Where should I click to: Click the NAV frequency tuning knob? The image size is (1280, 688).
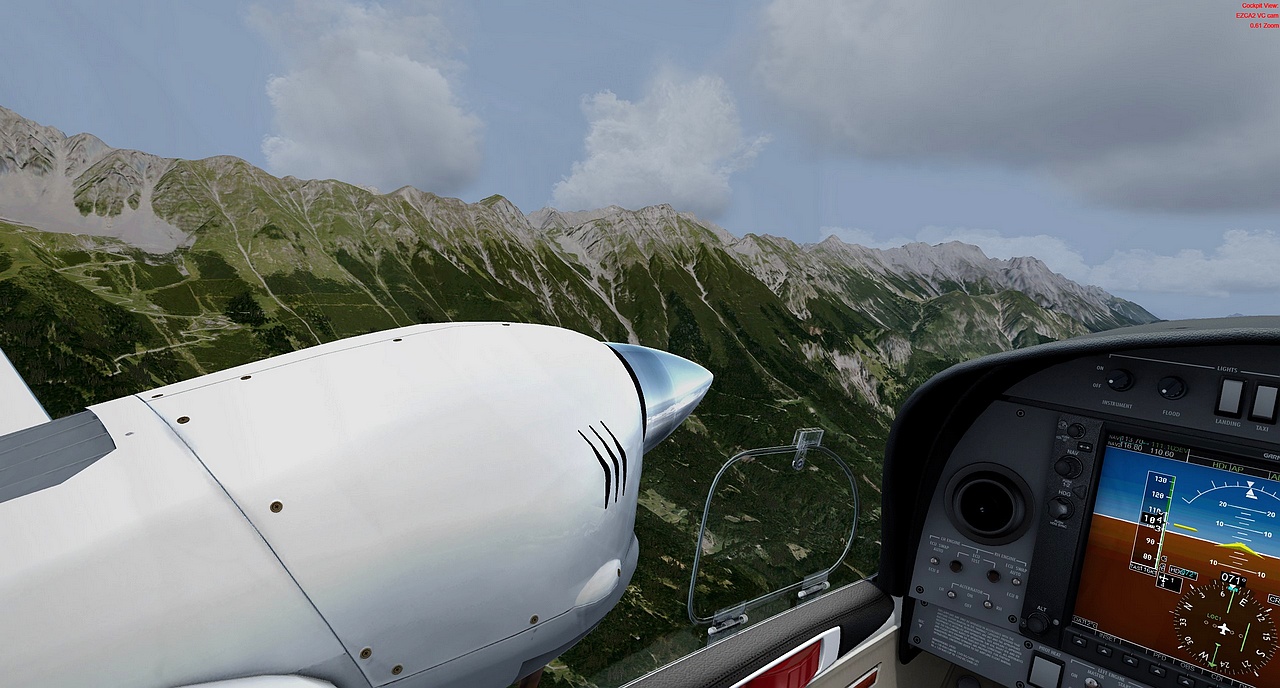[1068, 466]
